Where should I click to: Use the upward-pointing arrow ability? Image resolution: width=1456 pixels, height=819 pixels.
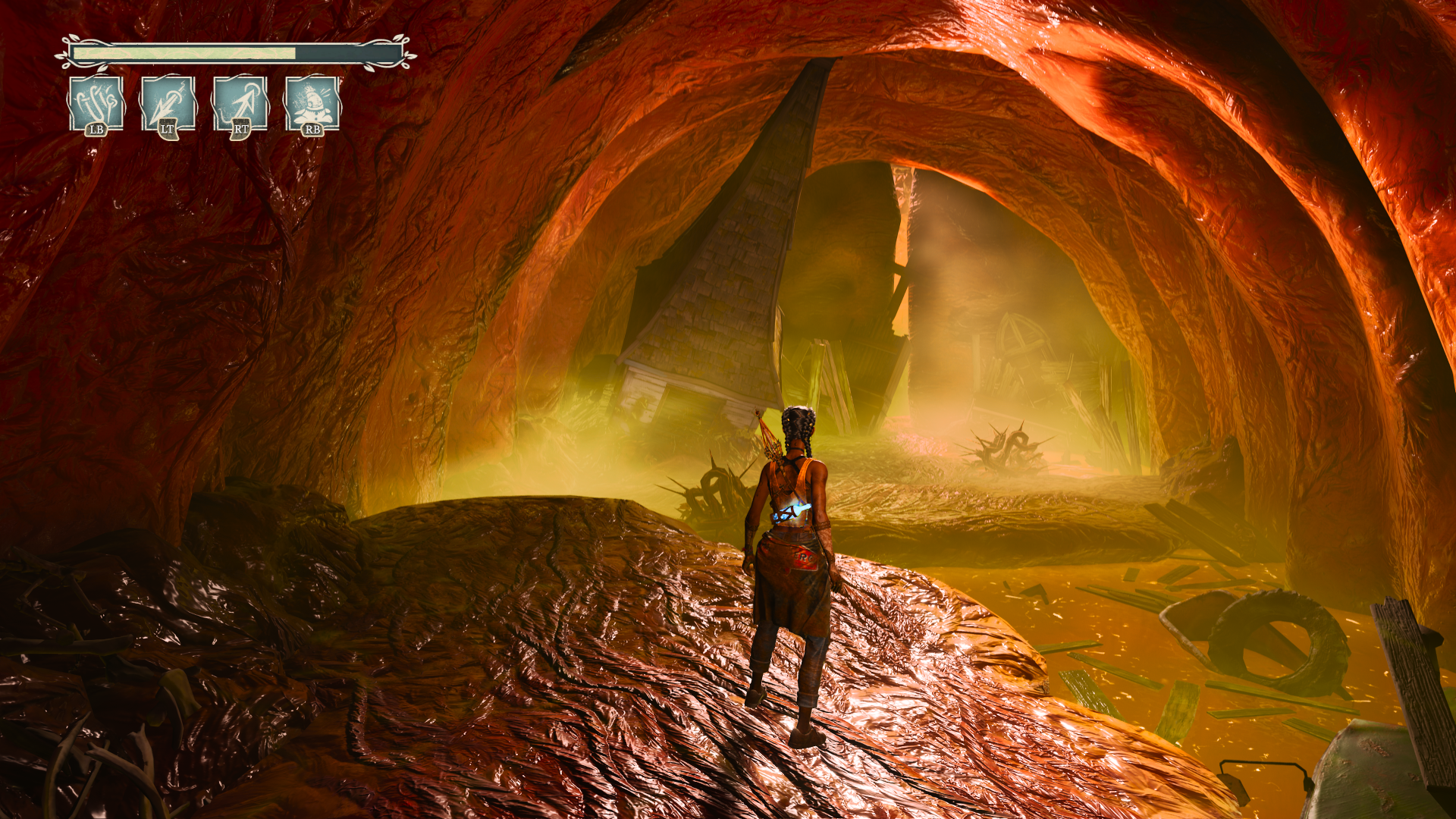(240, 102)
